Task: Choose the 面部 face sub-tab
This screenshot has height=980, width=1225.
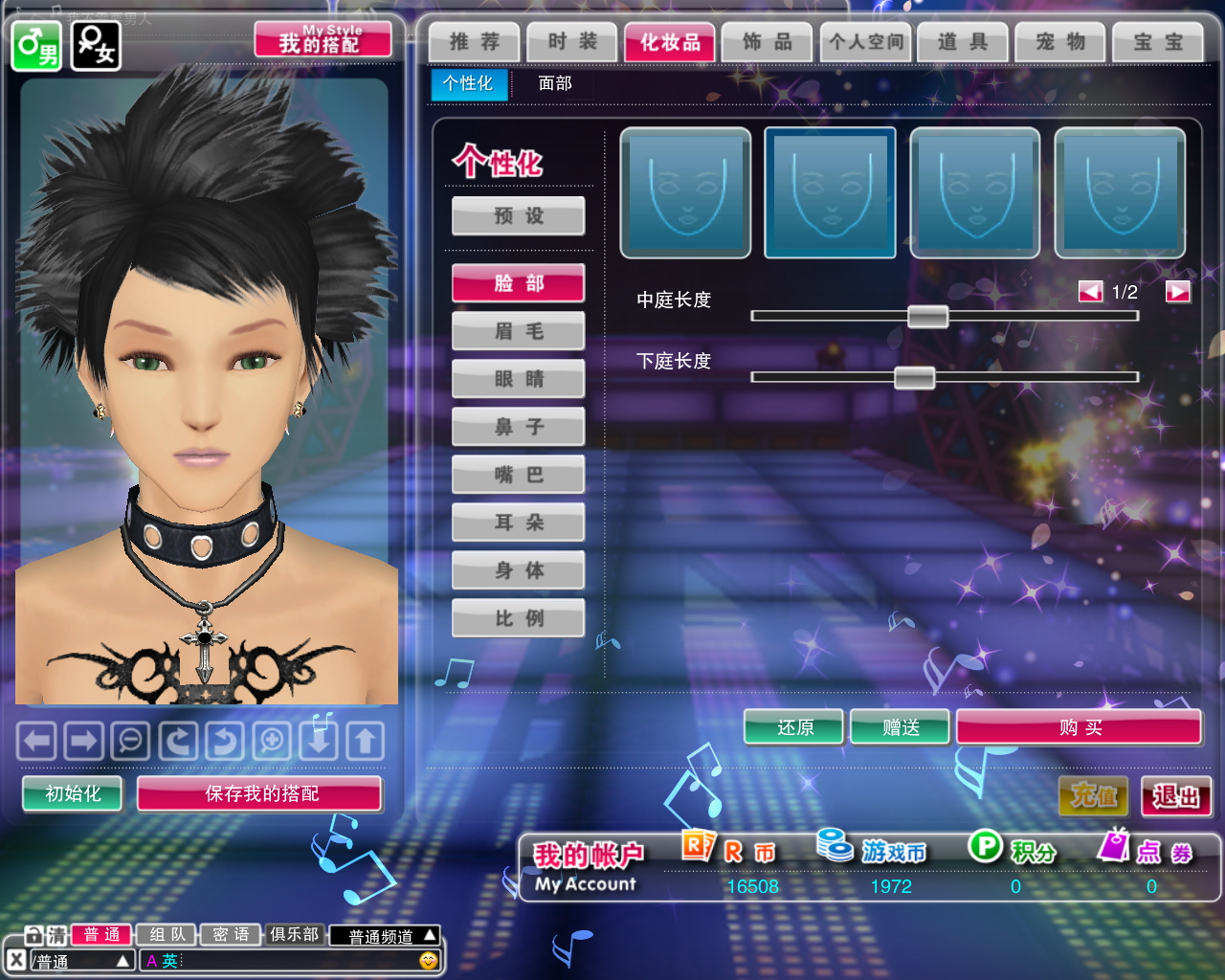Action: (x=555, y=84)
